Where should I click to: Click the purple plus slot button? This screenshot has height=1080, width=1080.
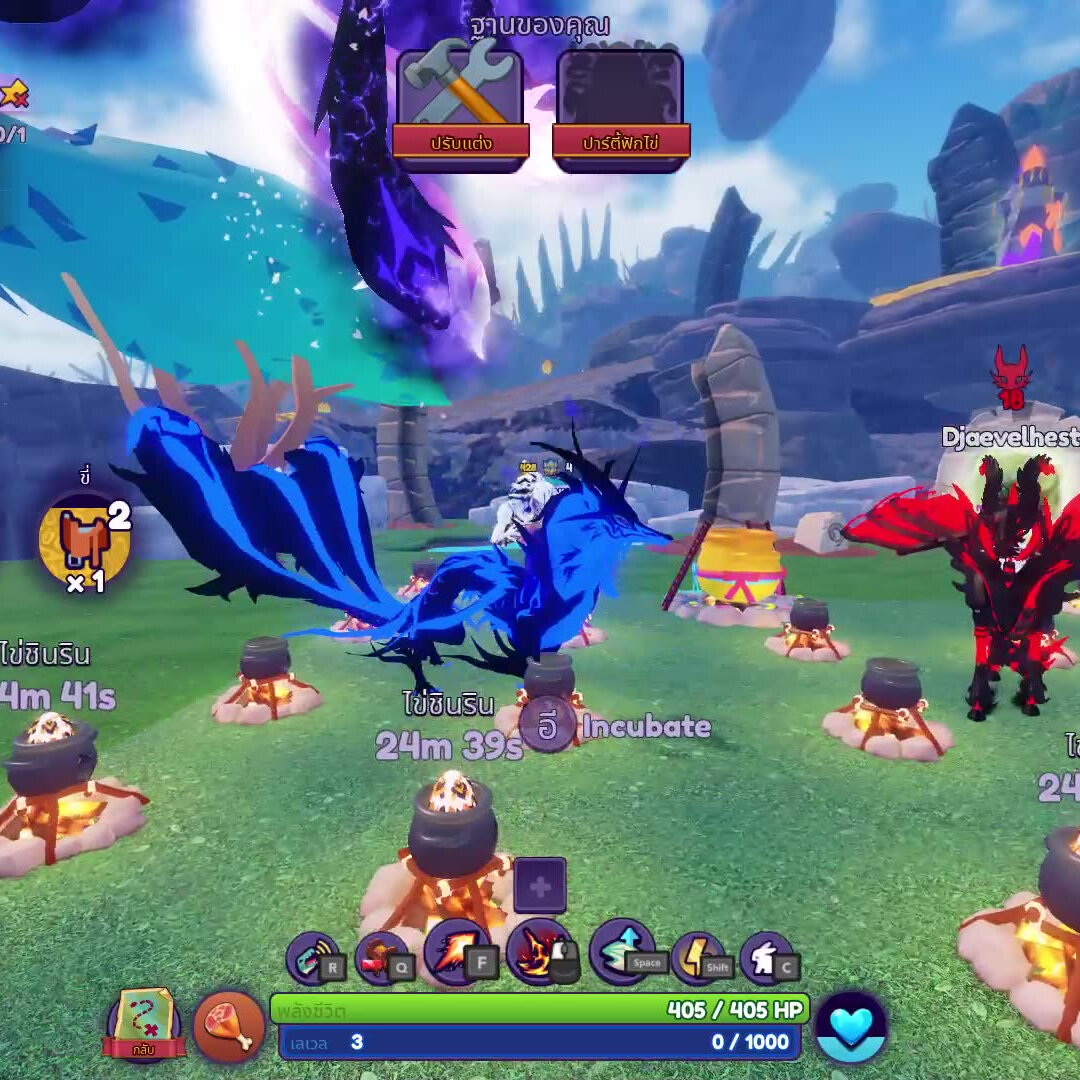540,886
